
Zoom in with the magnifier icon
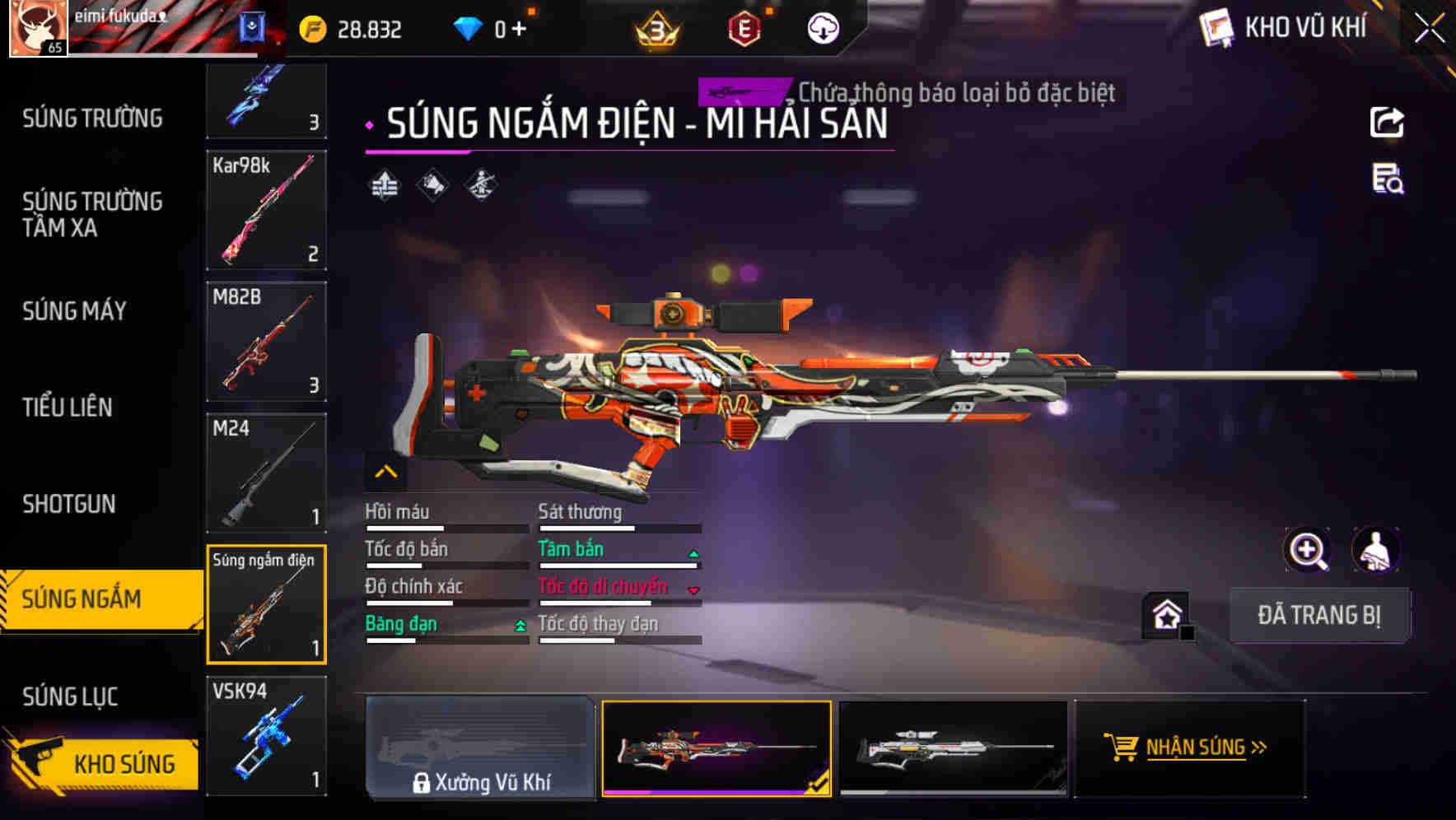[x=1307, y=550]
